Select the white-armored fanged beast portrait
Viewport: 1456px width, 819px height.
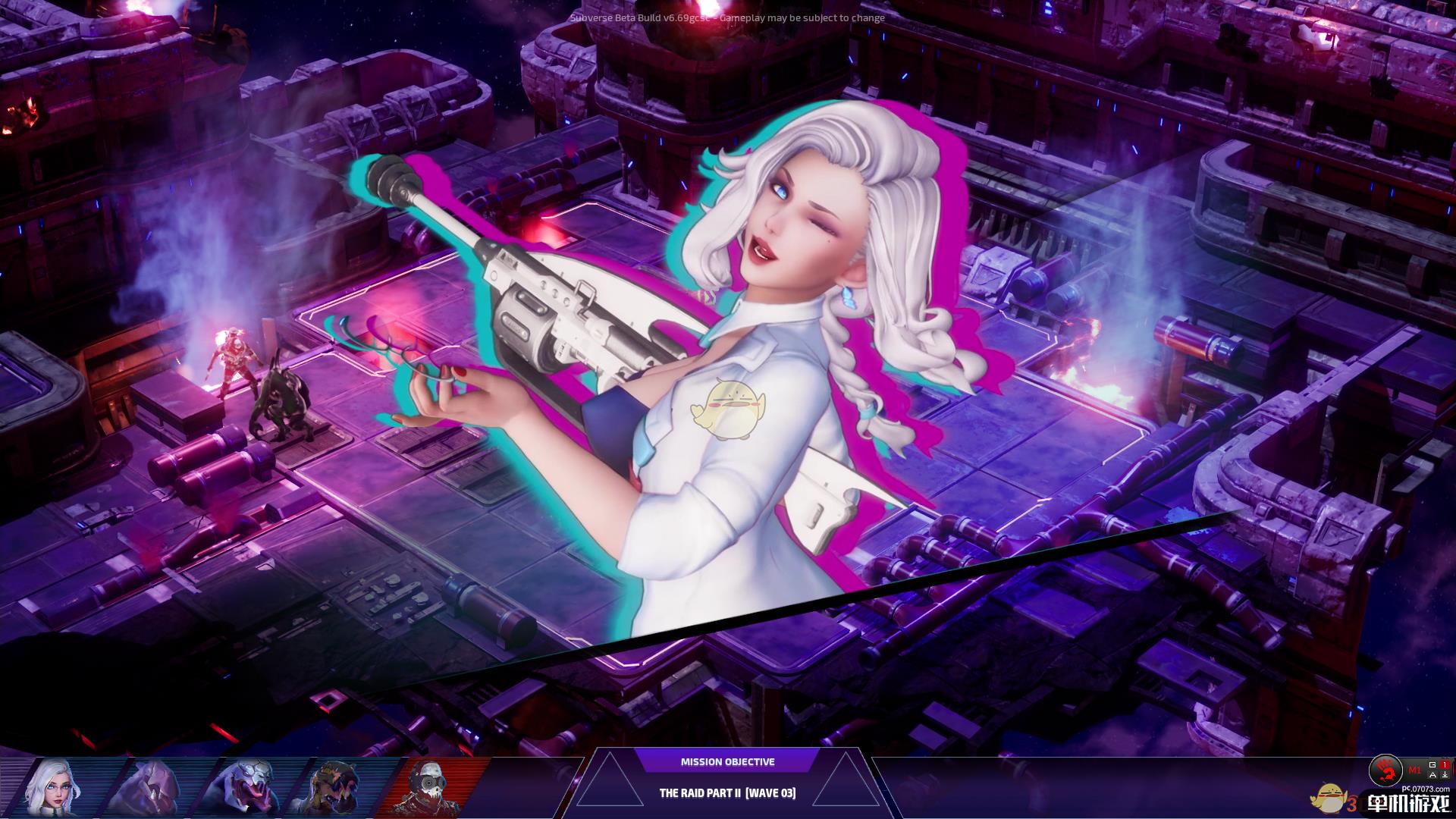tap(244, 789)
